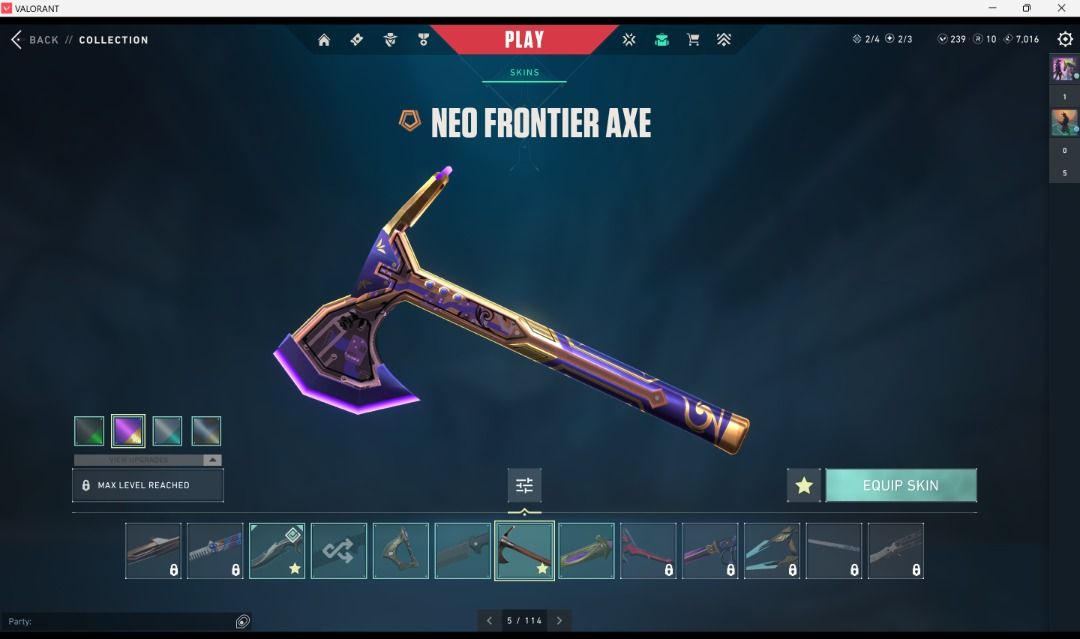Select the green variant swatch
This screenshot has height=639, width=1080.
point(89,431)
